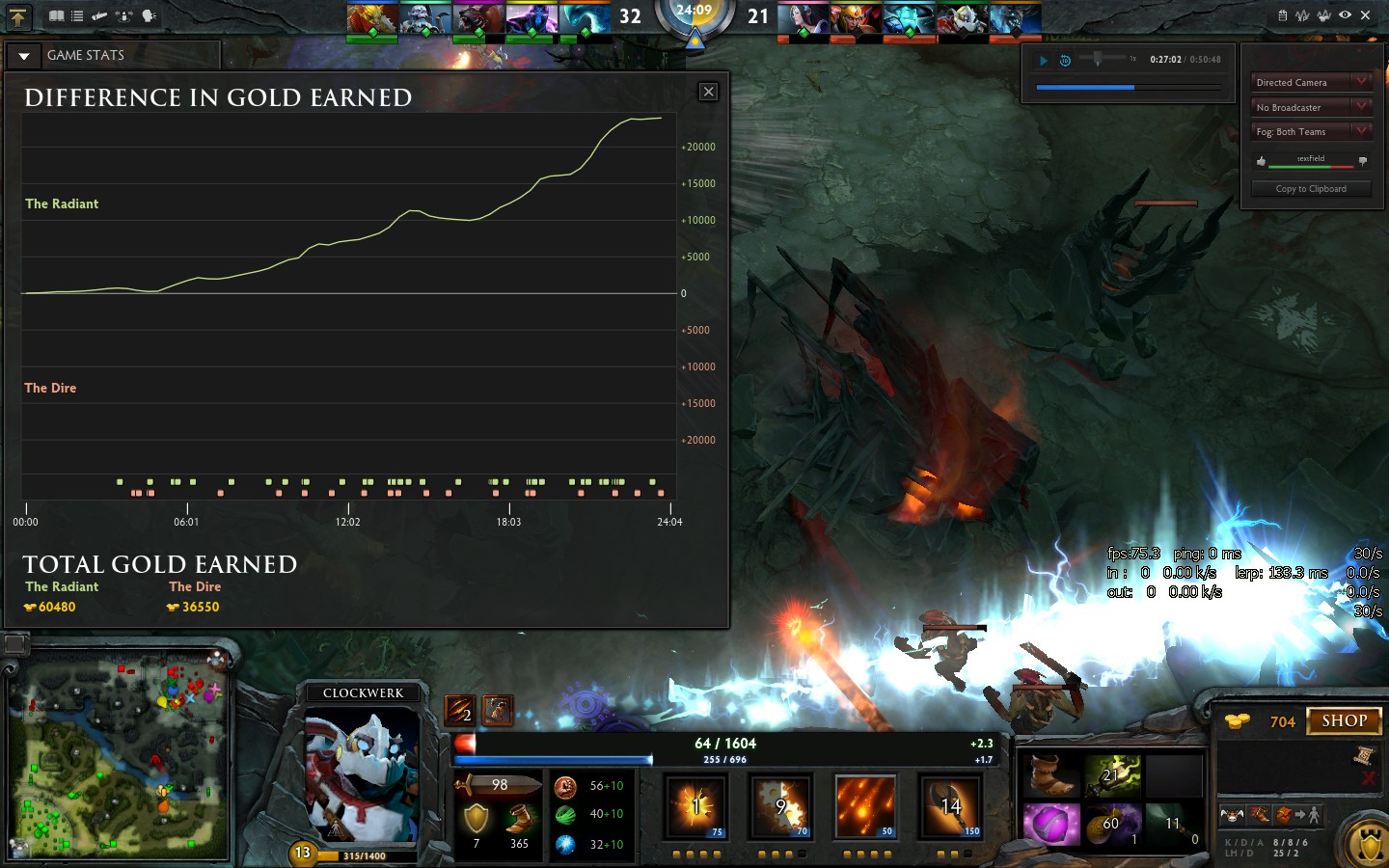This screenshot has width=1389, height=868.
Task: Close the gold difference graph panel
Action: click(708, 92)
